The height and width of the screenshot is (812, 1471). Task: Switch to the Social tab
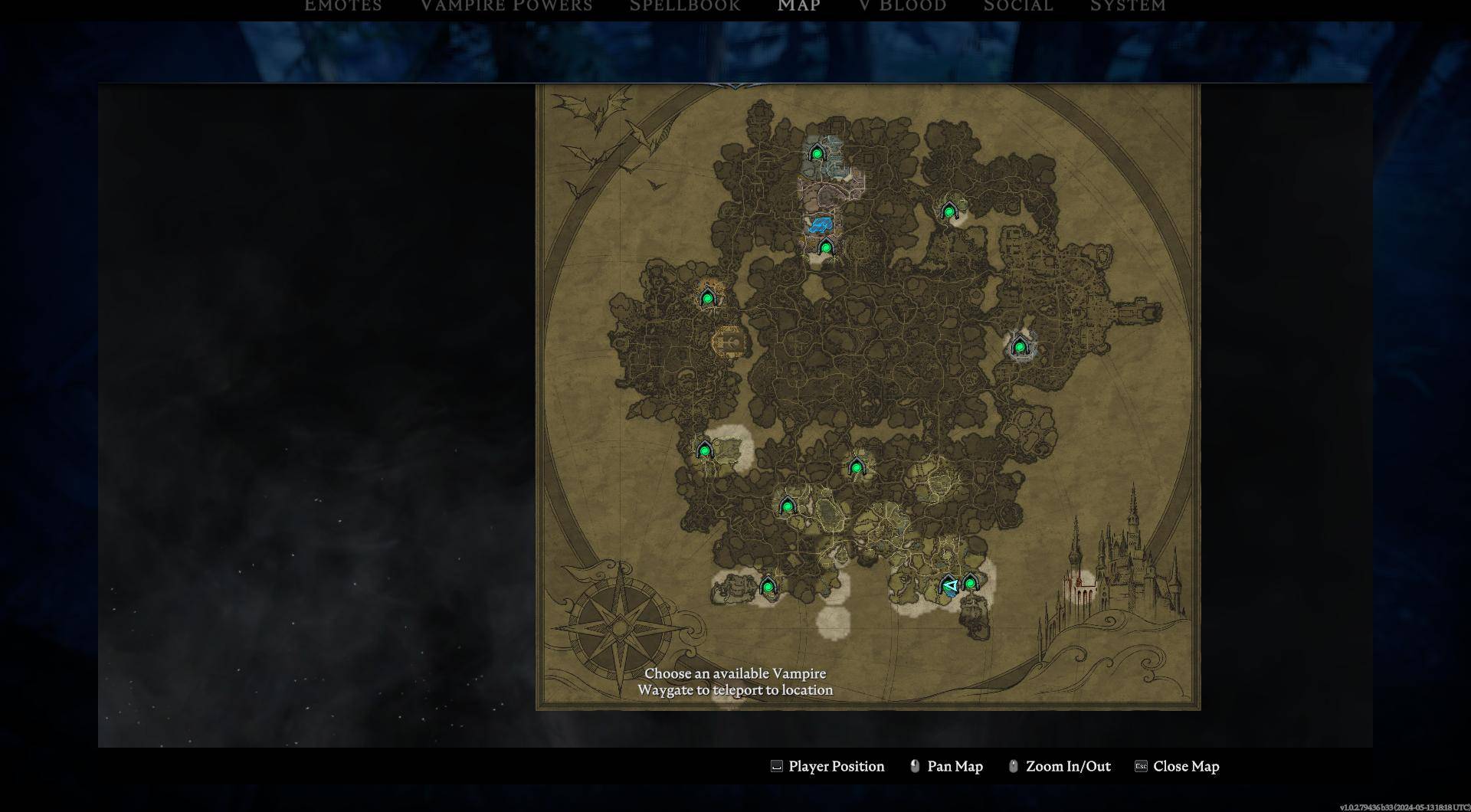click(x=1017, y=6)
